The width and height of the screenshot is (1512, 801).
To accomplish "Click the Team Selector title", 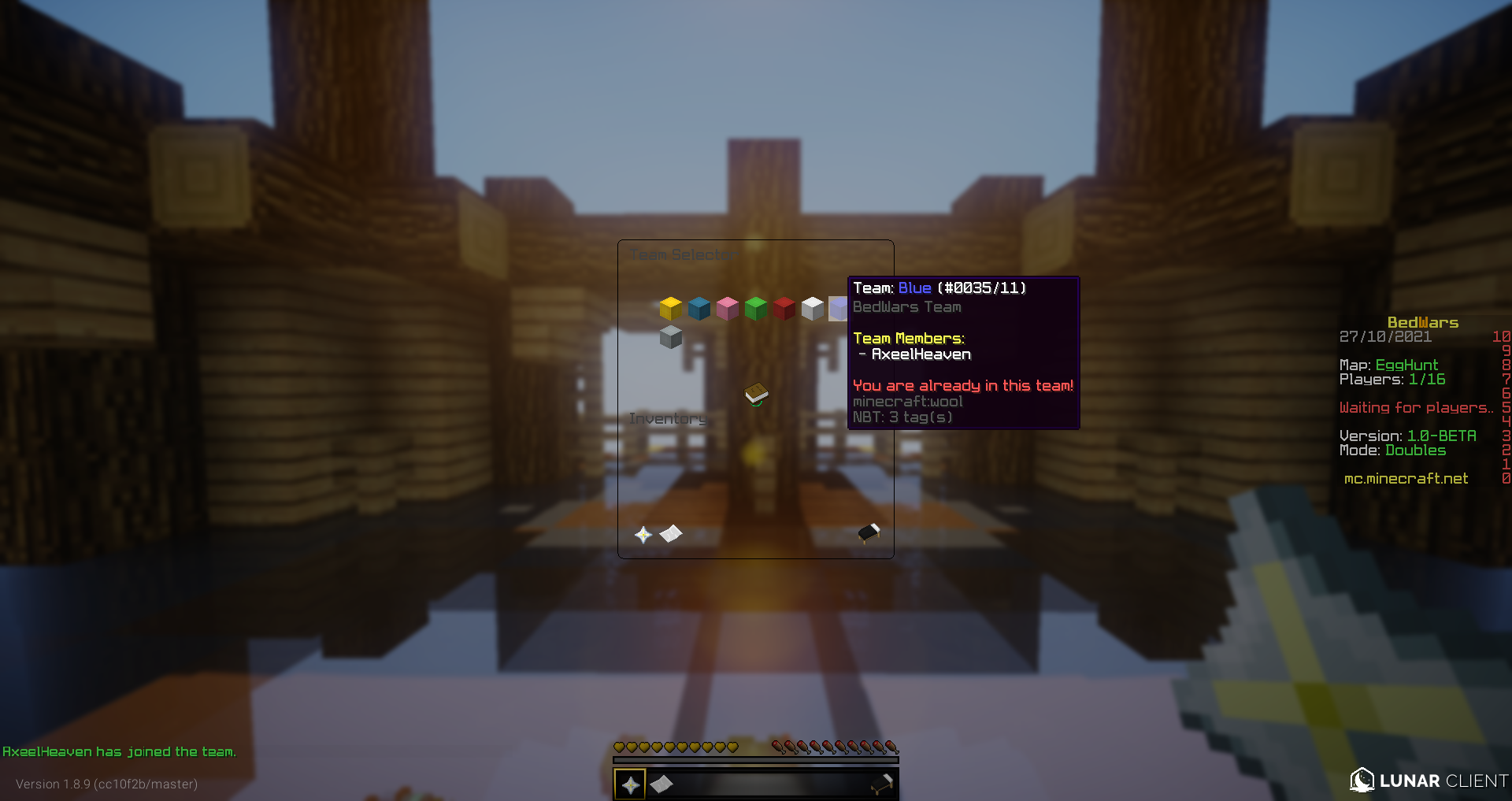I will coord(682,254).
